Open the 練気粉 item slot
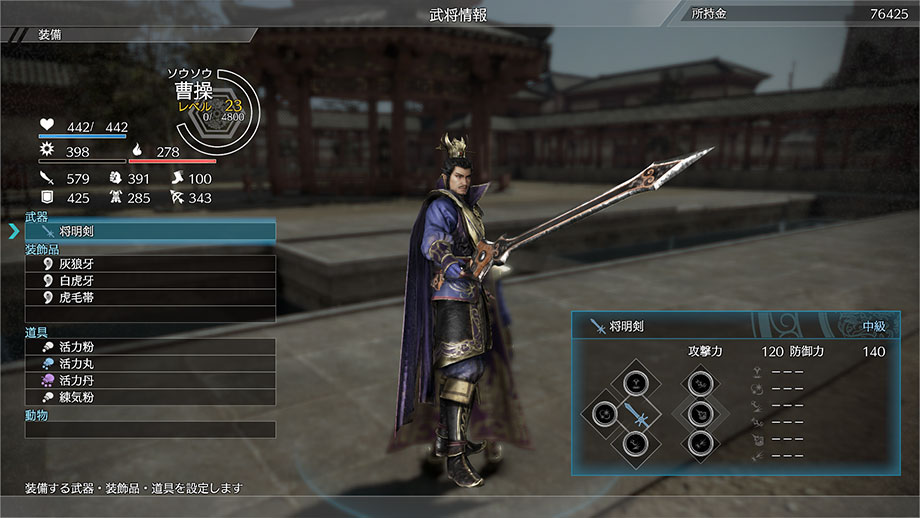 [x=150, y=397]
